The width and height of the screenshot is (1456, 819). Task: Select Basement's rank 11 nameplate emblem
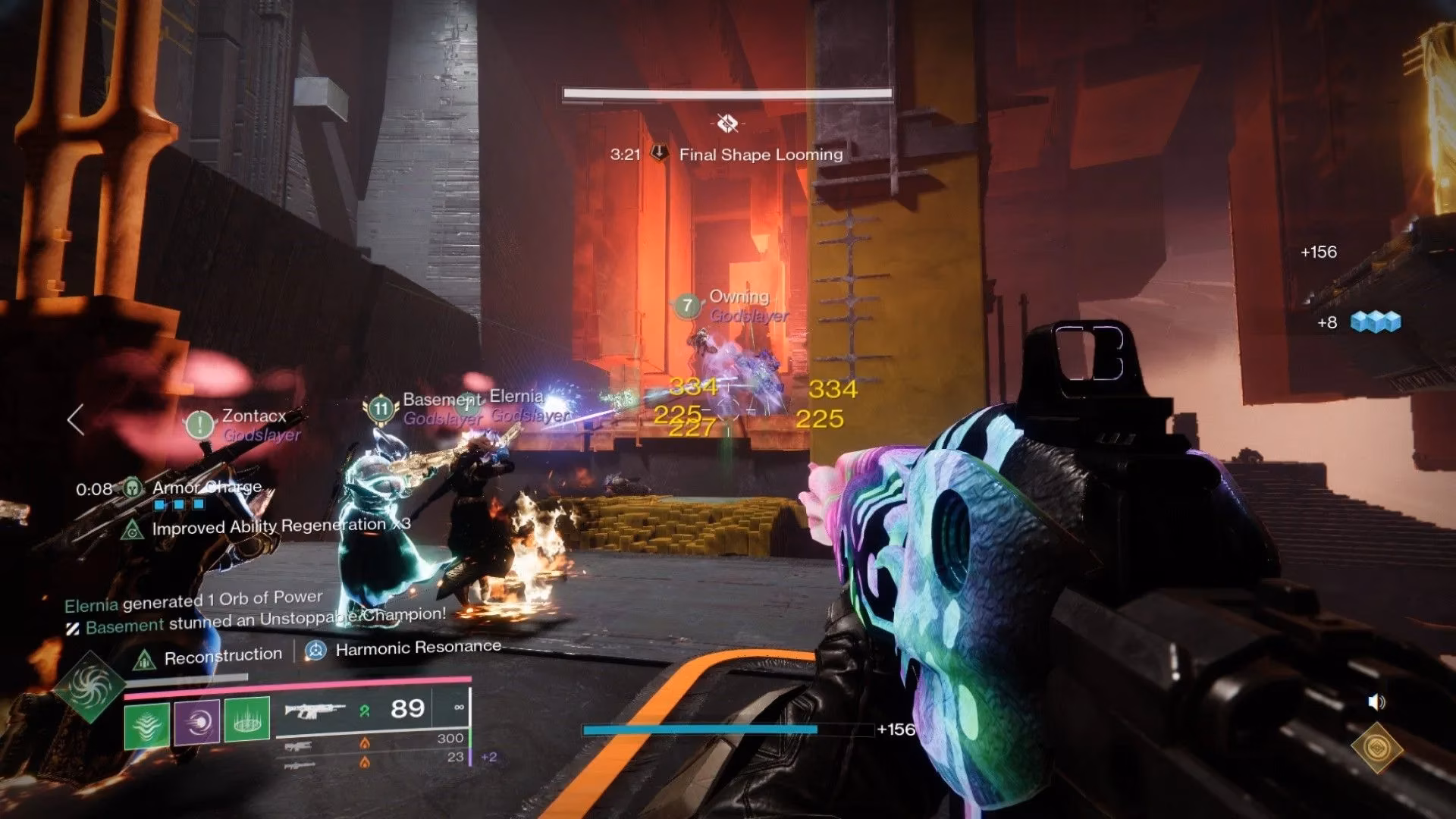380,409
